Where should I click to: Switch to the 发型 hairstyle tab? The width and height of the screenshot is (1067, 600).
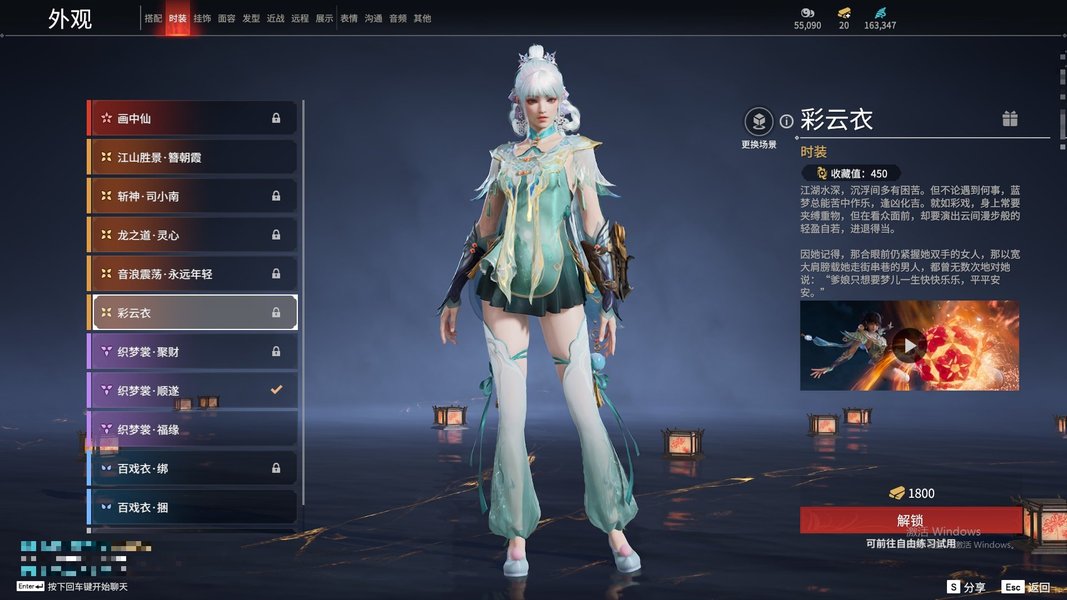tap(251, 18)
